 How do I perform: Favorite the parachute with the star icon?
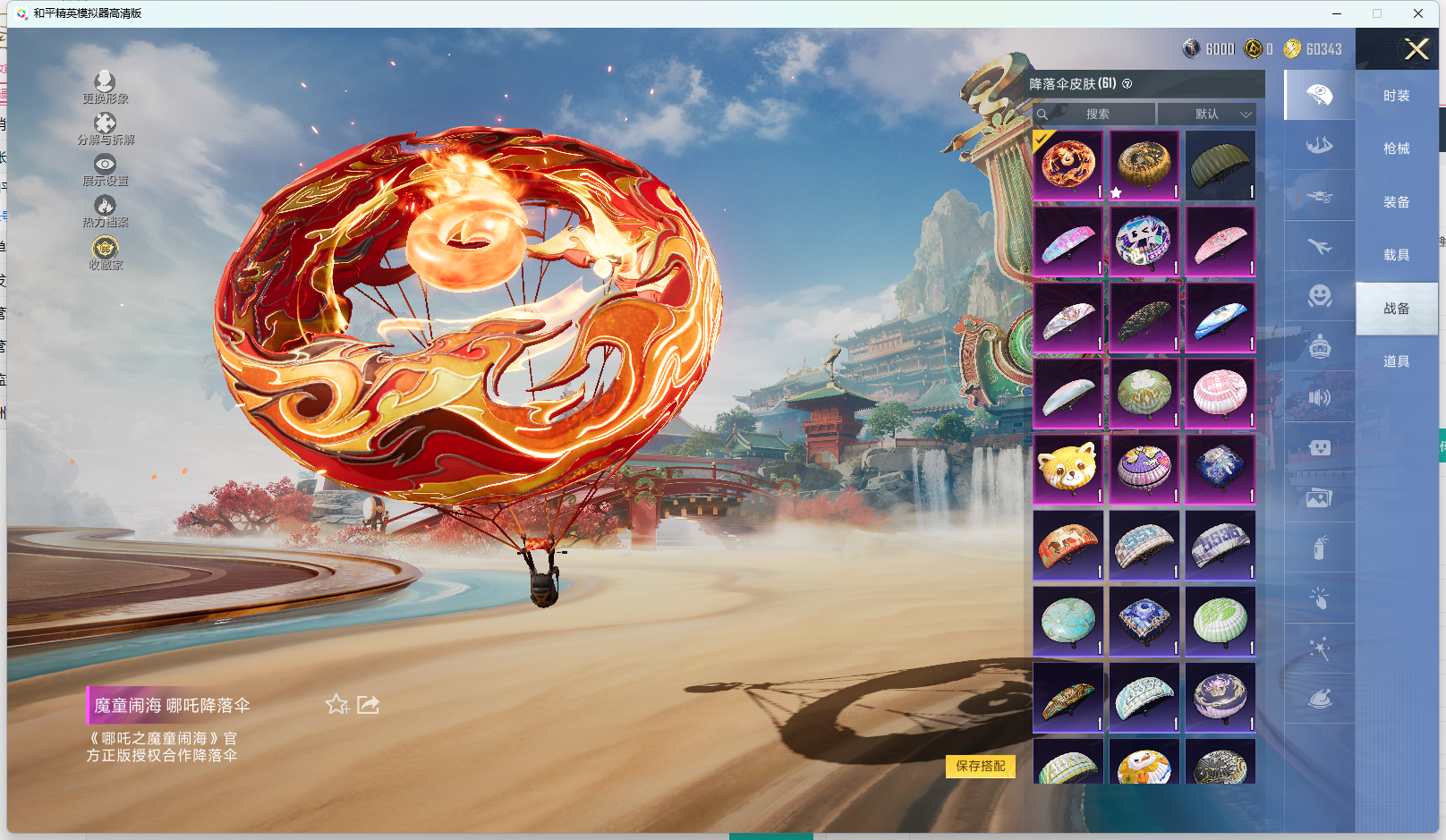click(336, 705)
